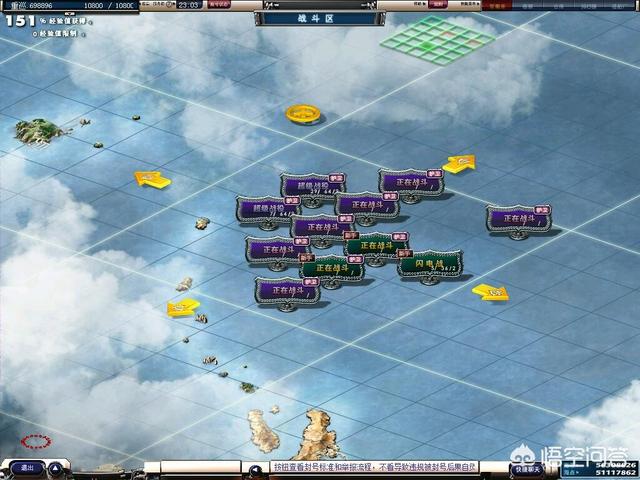Select the green 闪电战 battle room plaque
The width and height of the screenshot is (640, 480).
(x=430, y=263)
